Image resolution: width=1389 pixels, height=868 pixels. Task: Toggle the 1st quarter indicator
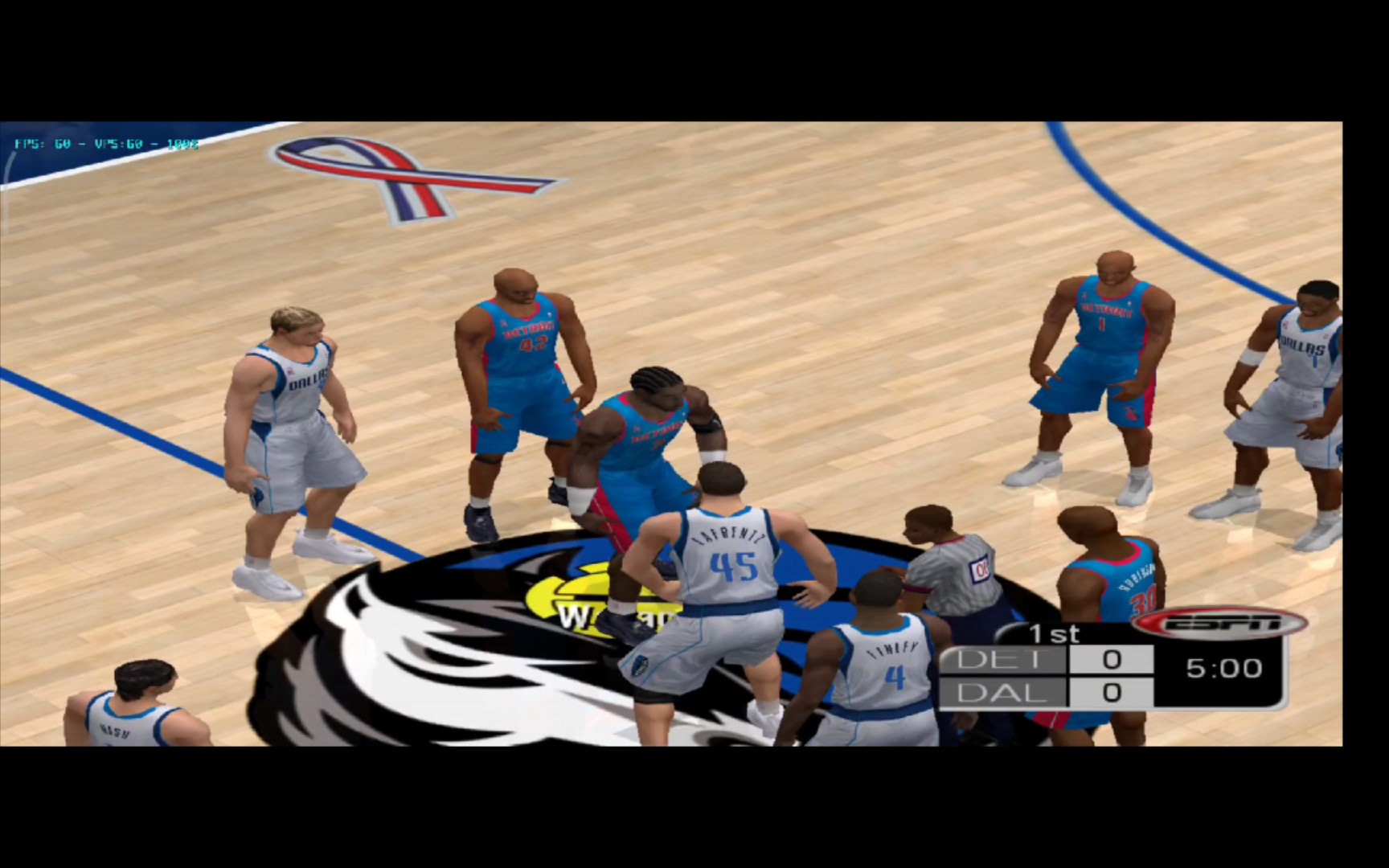pos(1053,634)
